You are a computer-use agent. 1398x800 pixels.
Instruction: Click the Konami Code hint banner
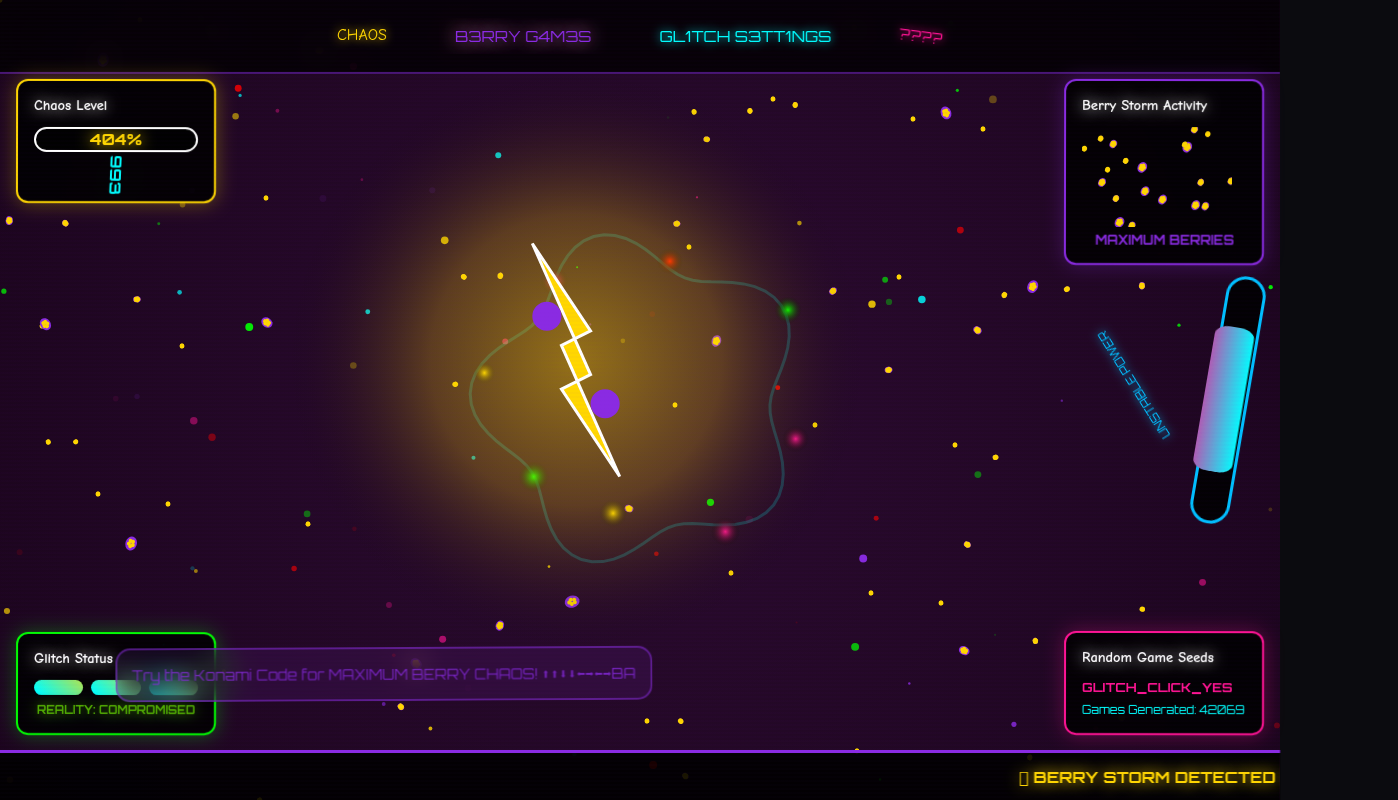coord(385,673)
